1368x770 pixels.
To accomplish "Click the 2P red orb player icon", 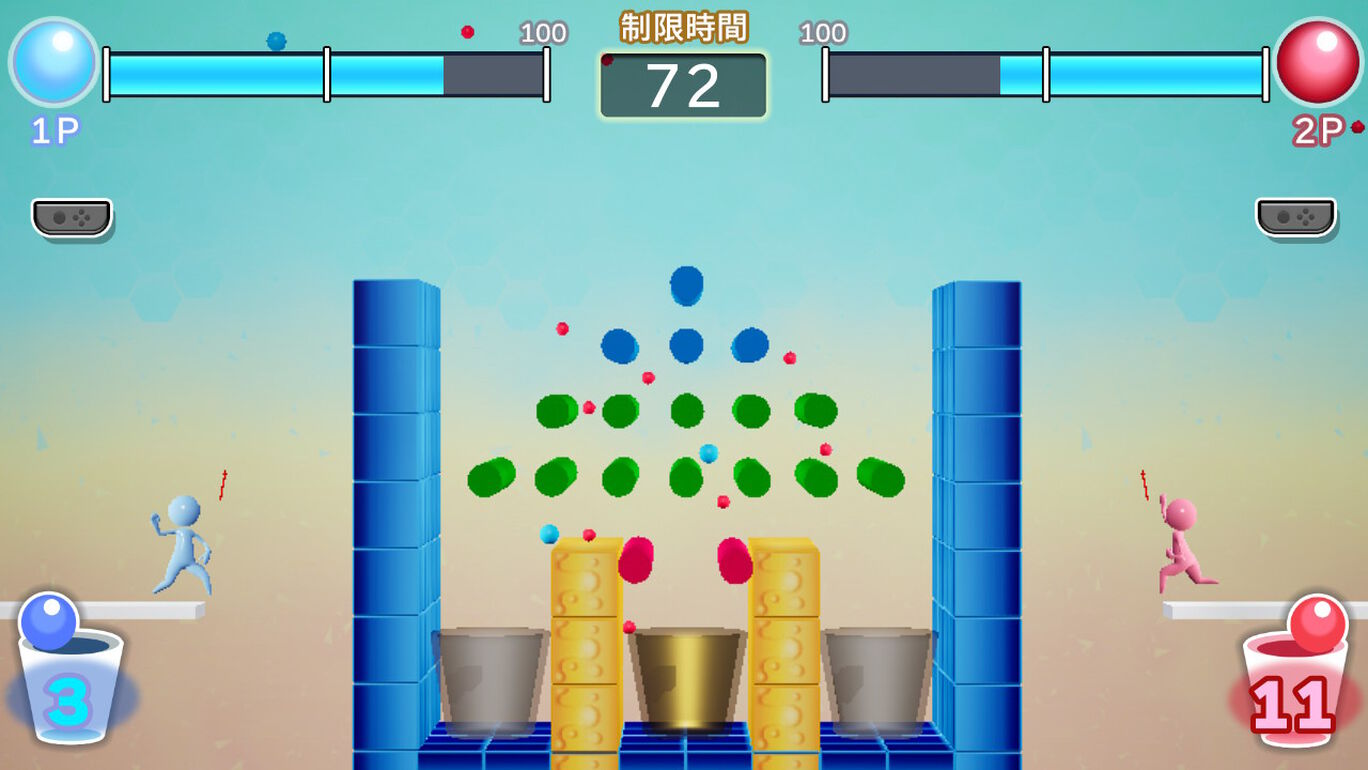I will (x=1317, y=62).
